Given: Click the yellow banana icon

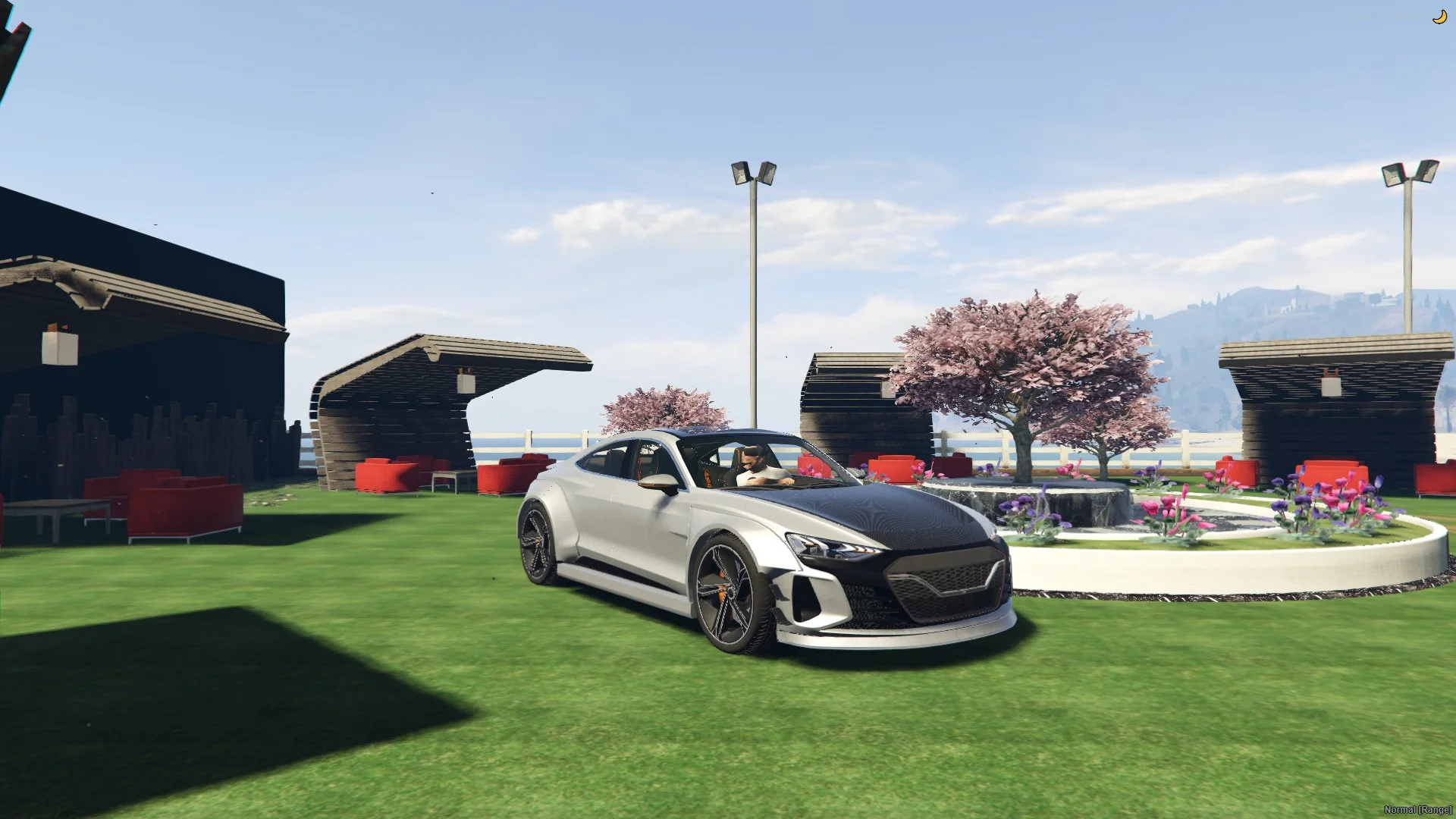Looking at the screenshot, I should tap(1439, 17).
